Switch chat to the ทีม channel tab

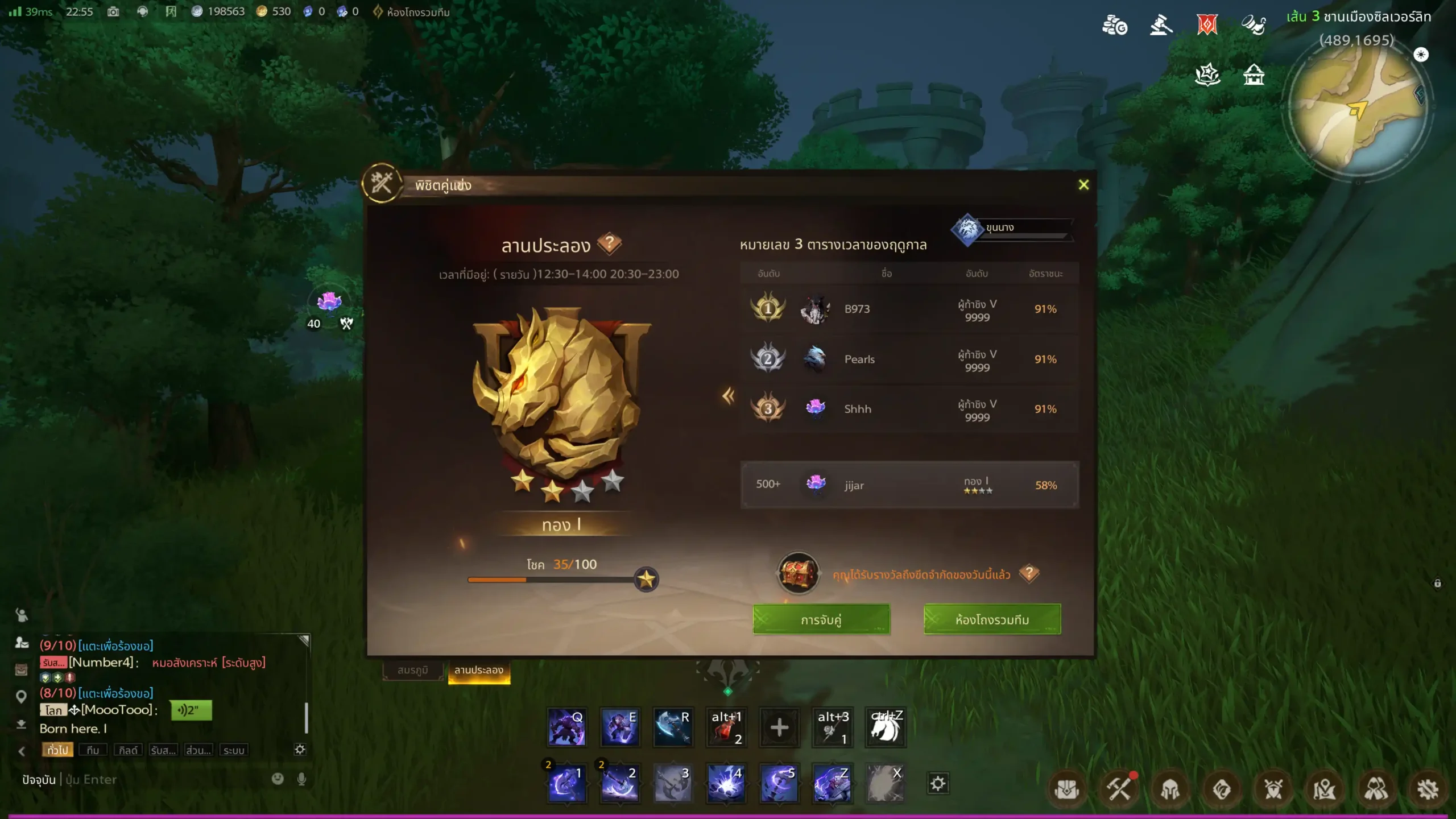93,750
